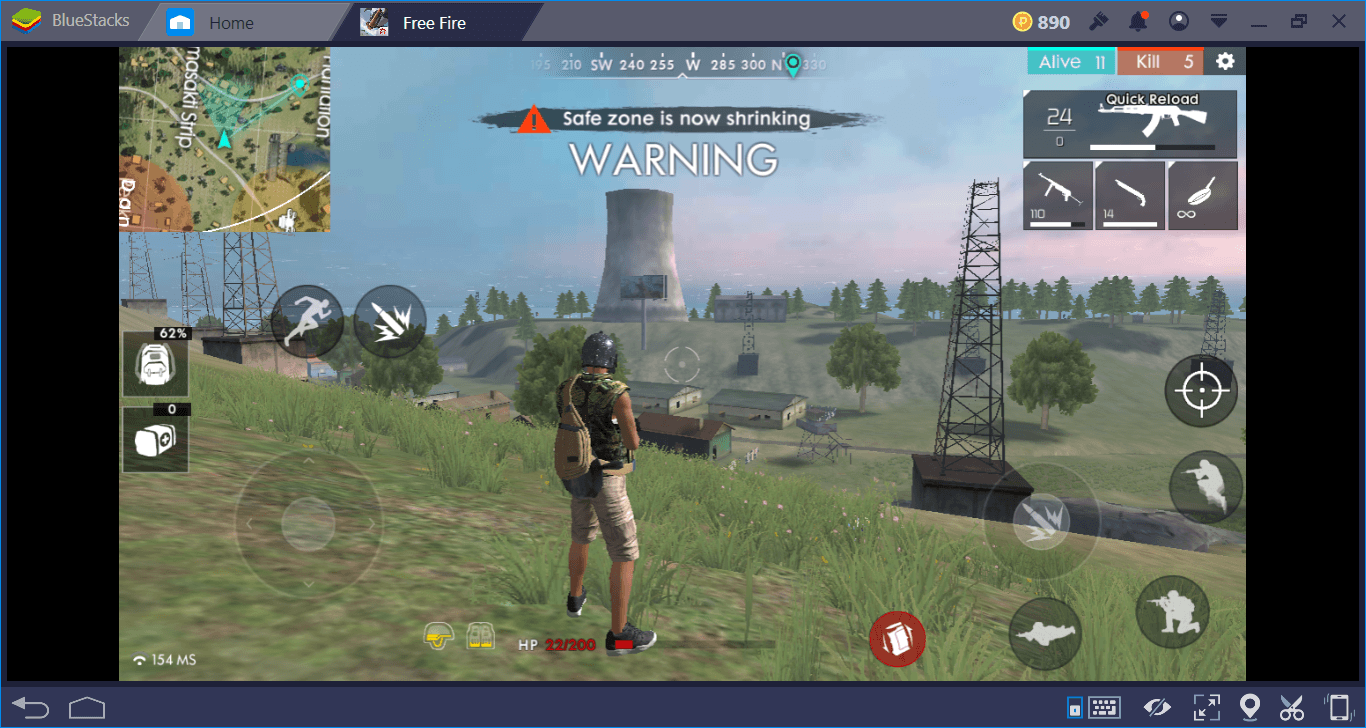Viewport: 1366px width, 728px height.
Task: Expand the minimap in top-left corner
Action: (225, 140)
